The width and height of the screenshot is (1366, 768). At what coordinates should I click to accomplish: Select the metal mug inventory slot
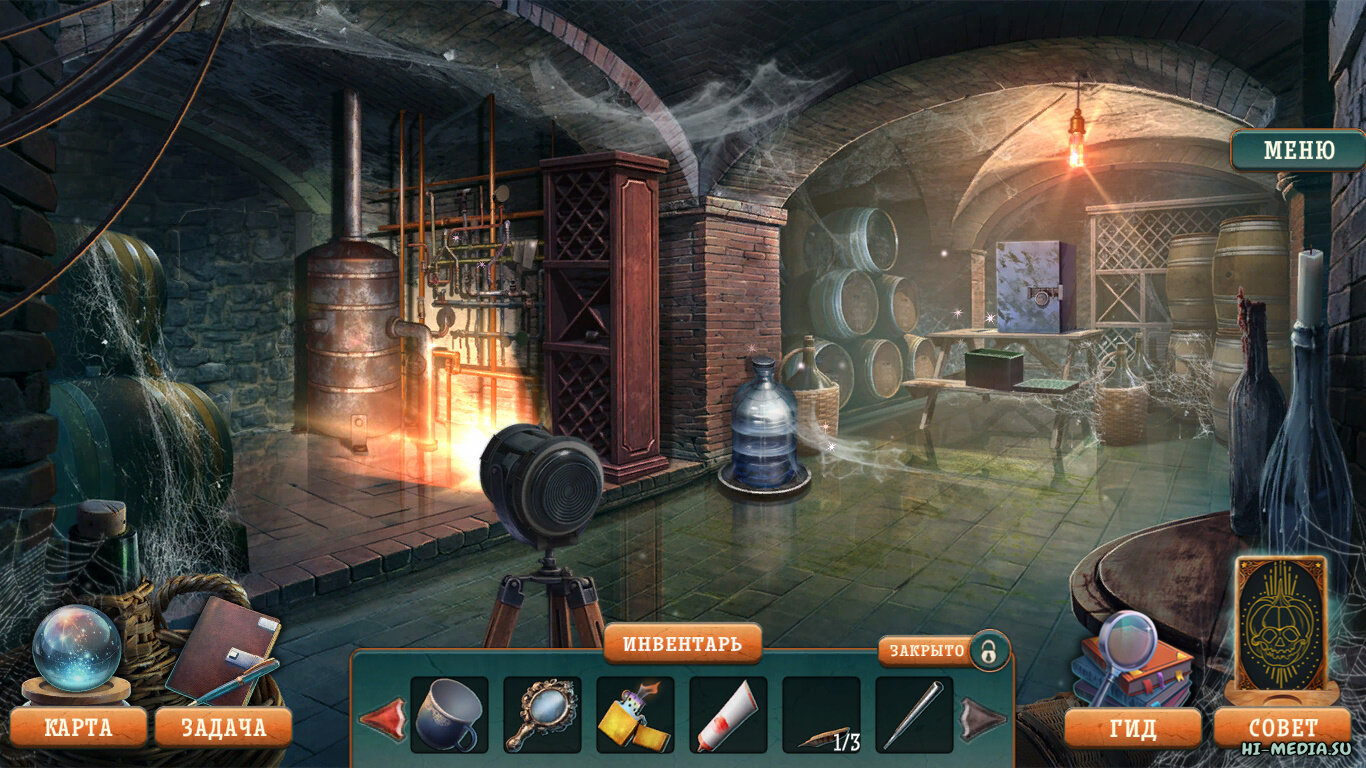(x=449, y=714)
